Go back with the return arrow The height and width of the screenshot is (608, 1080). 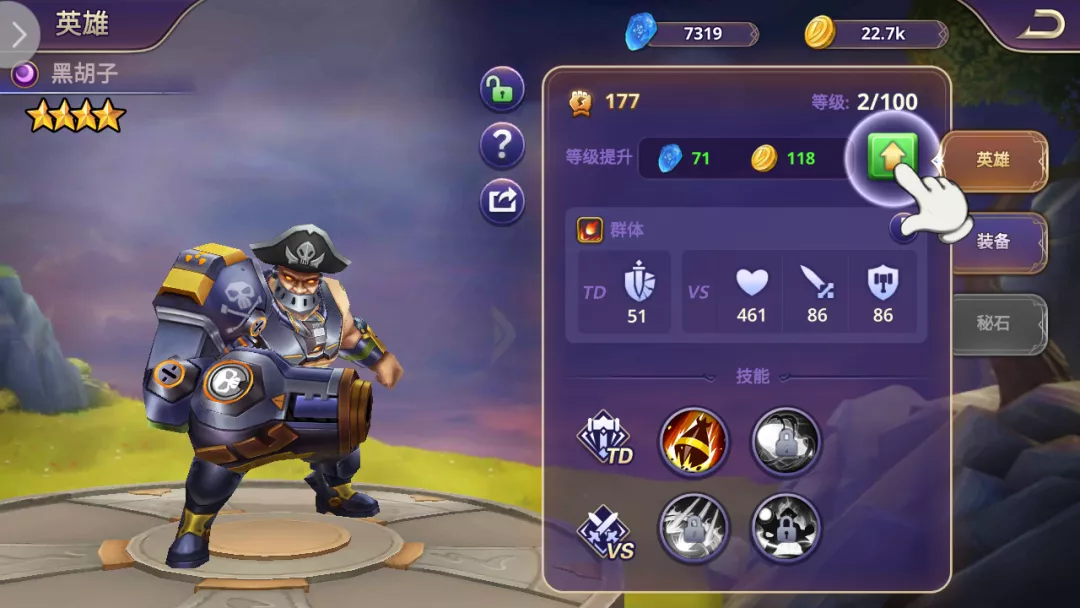1042,26
